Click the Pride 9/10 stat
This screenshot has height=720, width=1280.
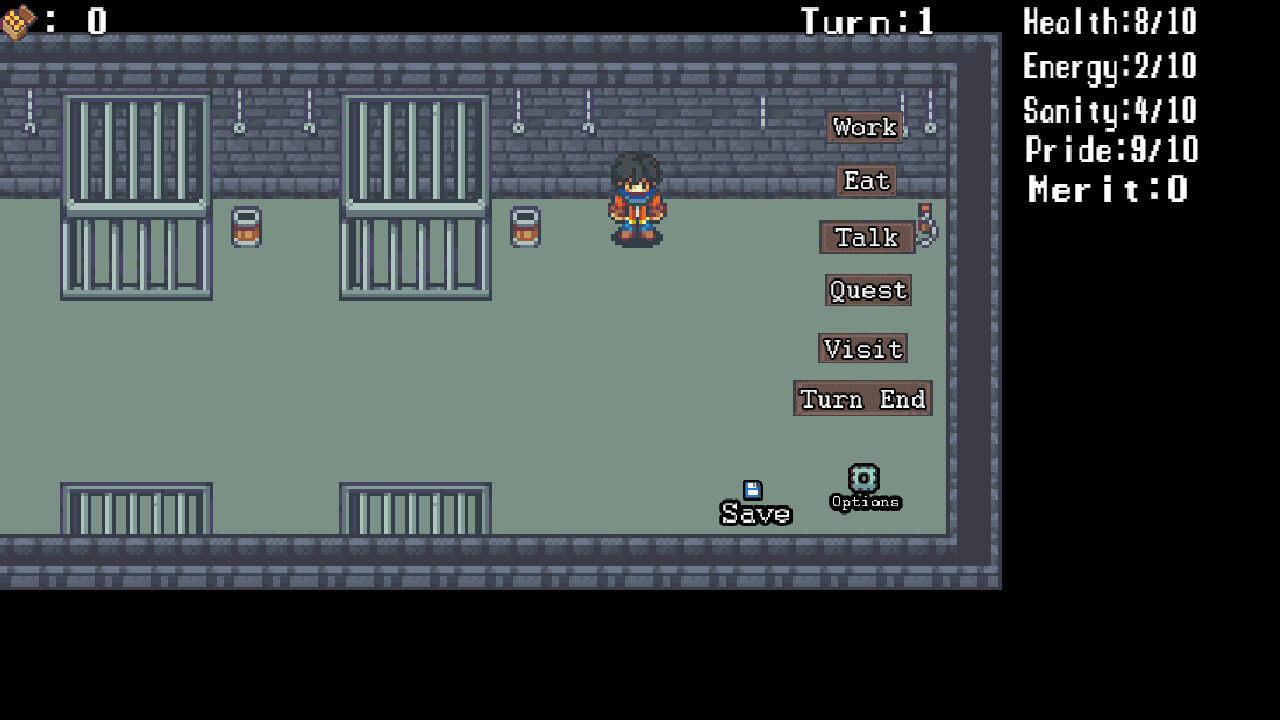[1111, 150]
